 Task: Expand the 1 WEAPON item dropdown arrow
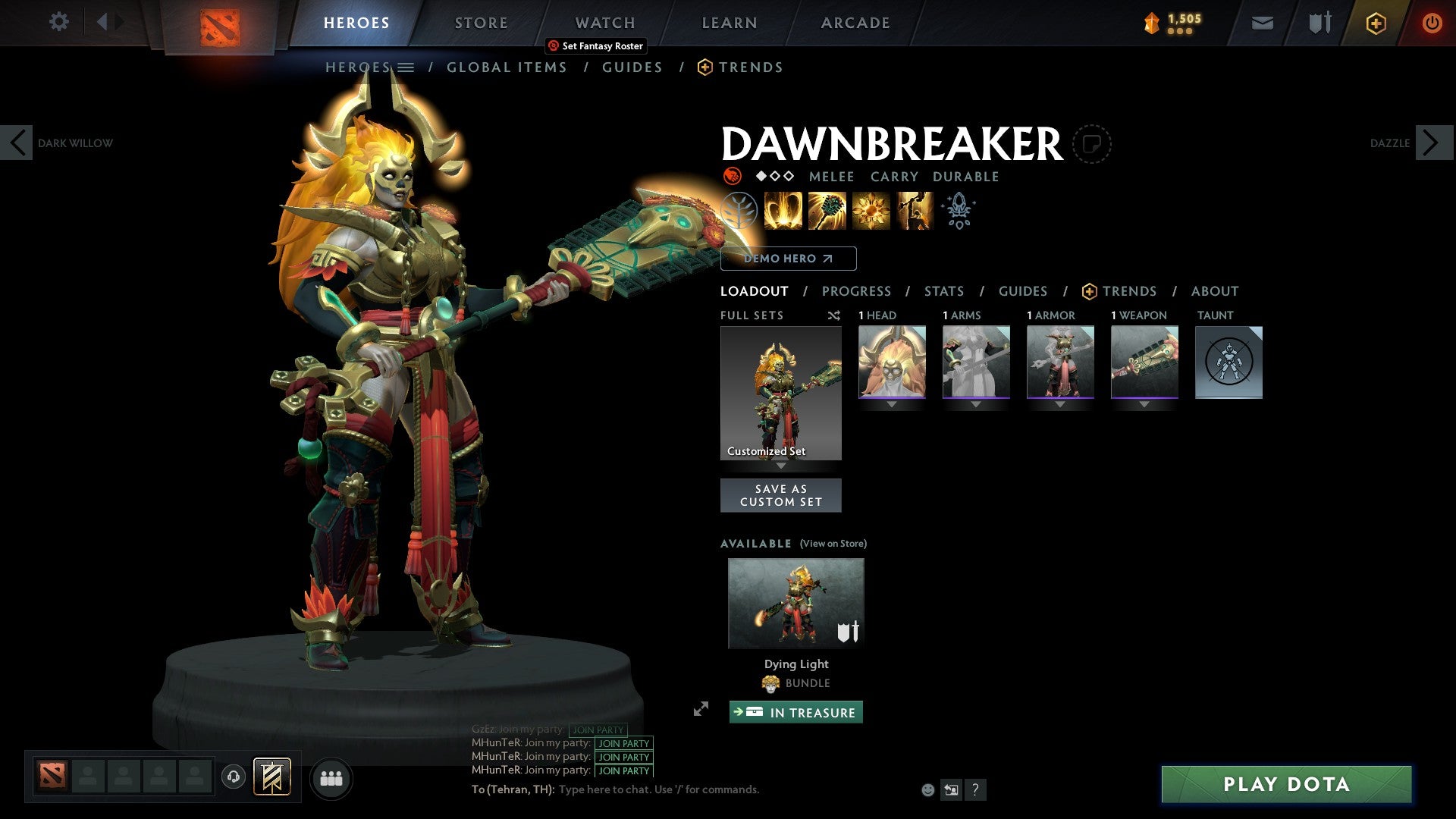(x=1144, y=404)
